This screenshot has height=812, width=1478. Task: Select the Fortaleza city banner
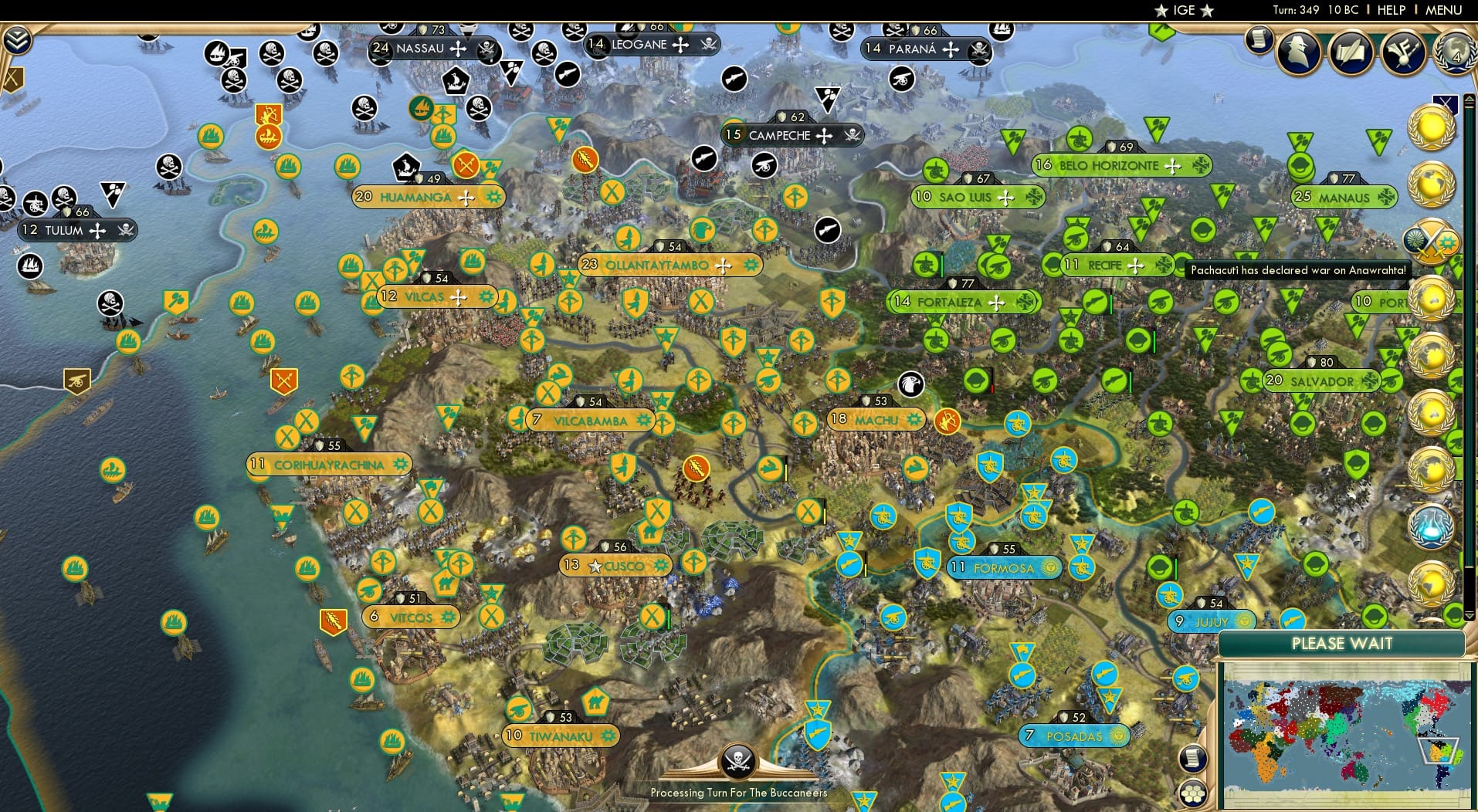point(962,302)
